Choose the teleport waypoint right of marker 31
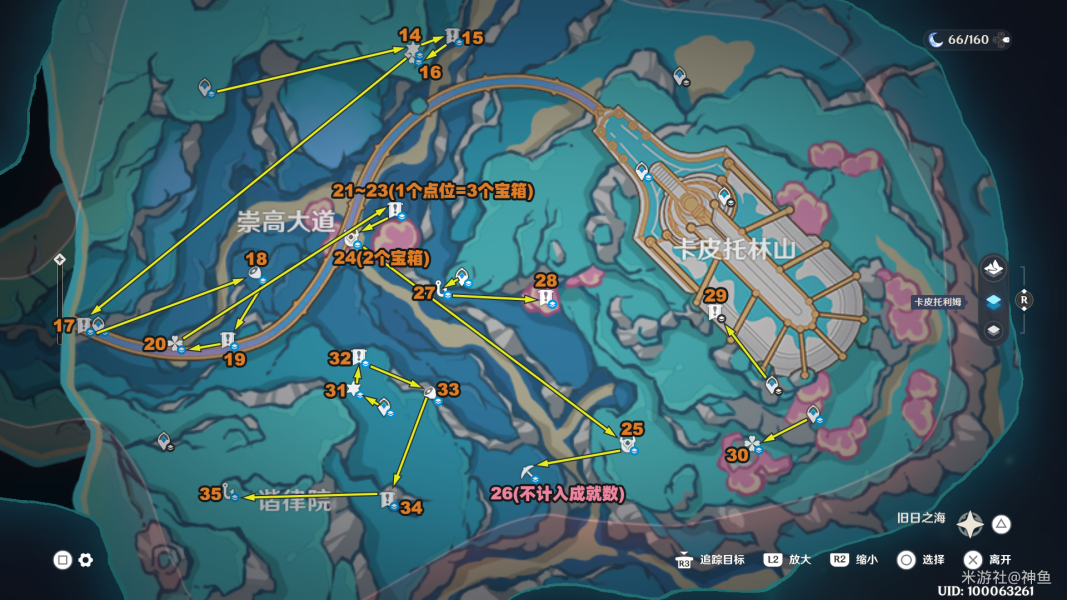1067x600 pixels. pyautogui.click(x=383, y=405)
